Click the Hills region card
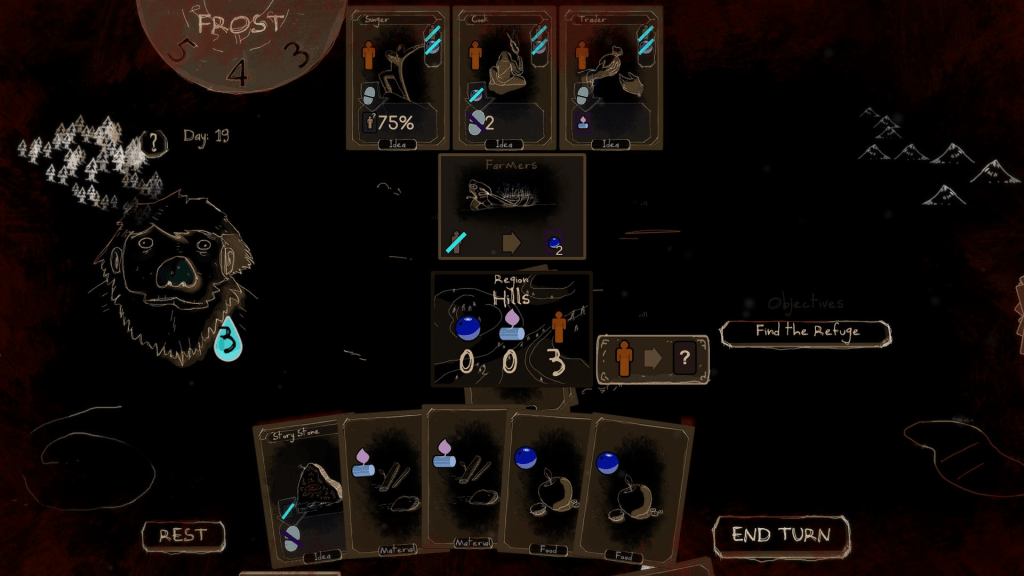 (x=511, y=329)
